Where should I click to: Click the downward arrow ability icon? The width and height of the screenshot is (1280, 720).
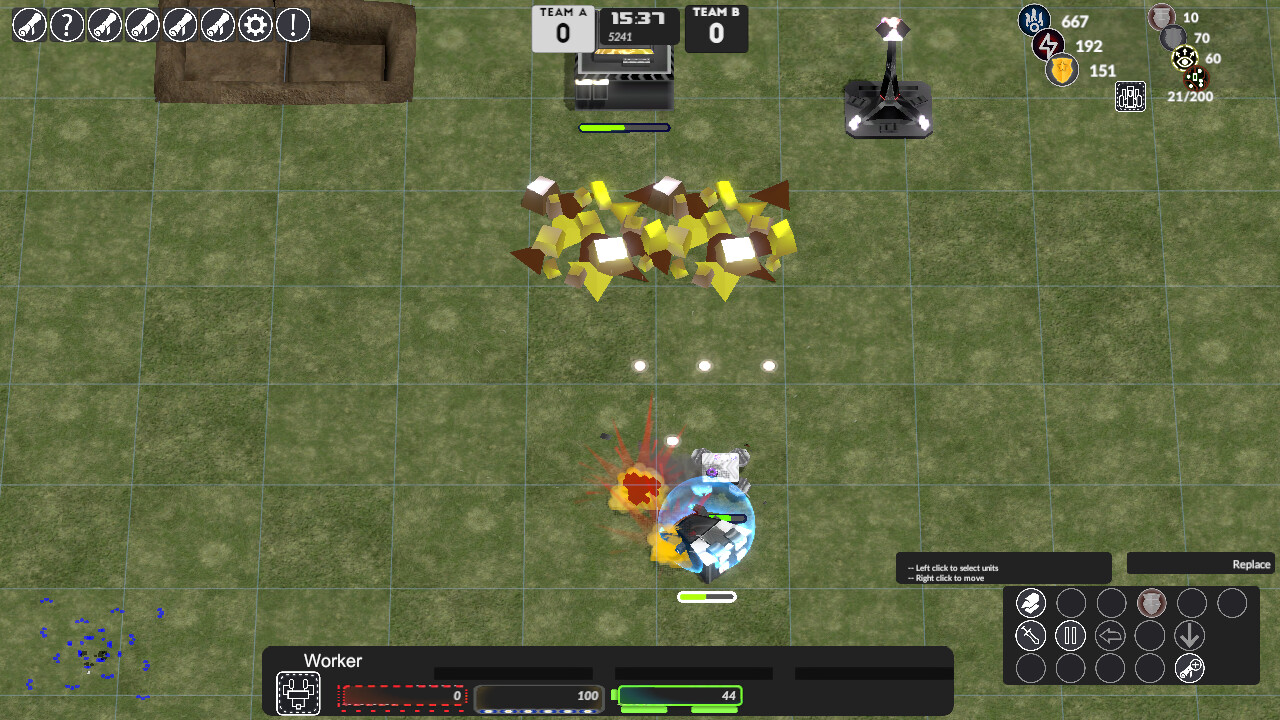(x=1190, y=636)
